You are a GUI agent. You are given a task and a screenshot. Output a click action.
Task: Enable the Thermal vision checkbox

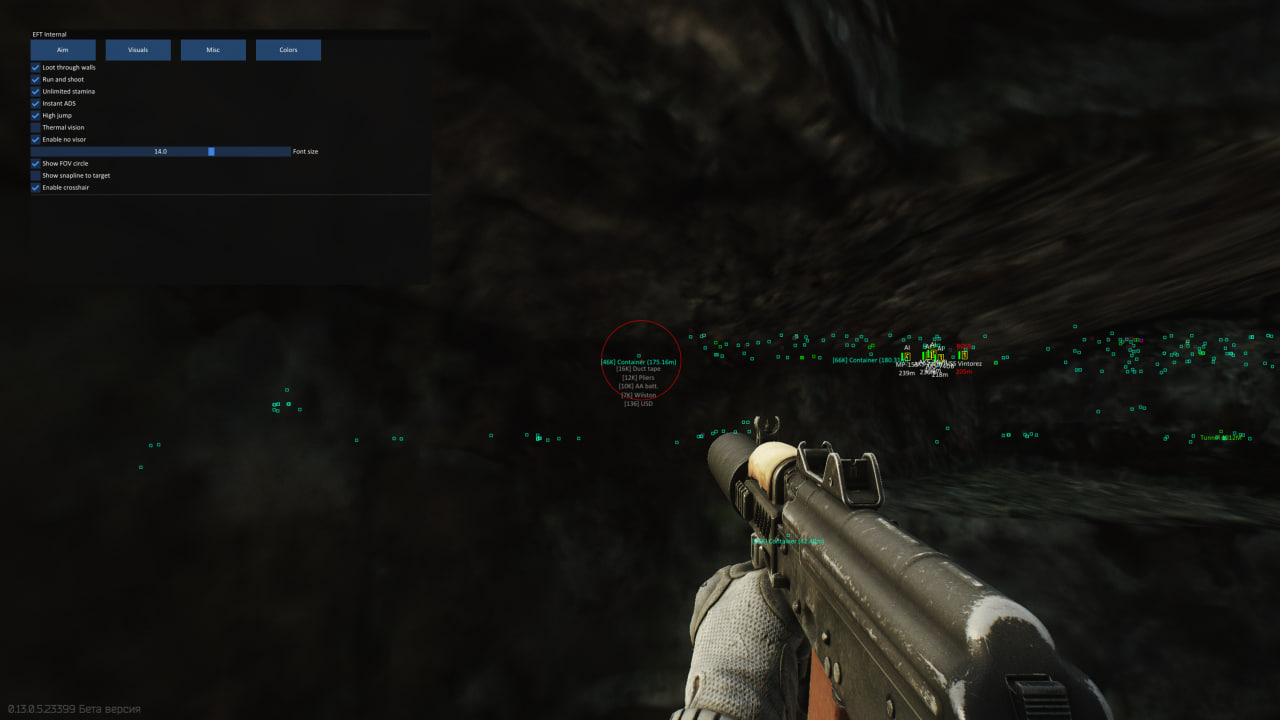[36, 128]
